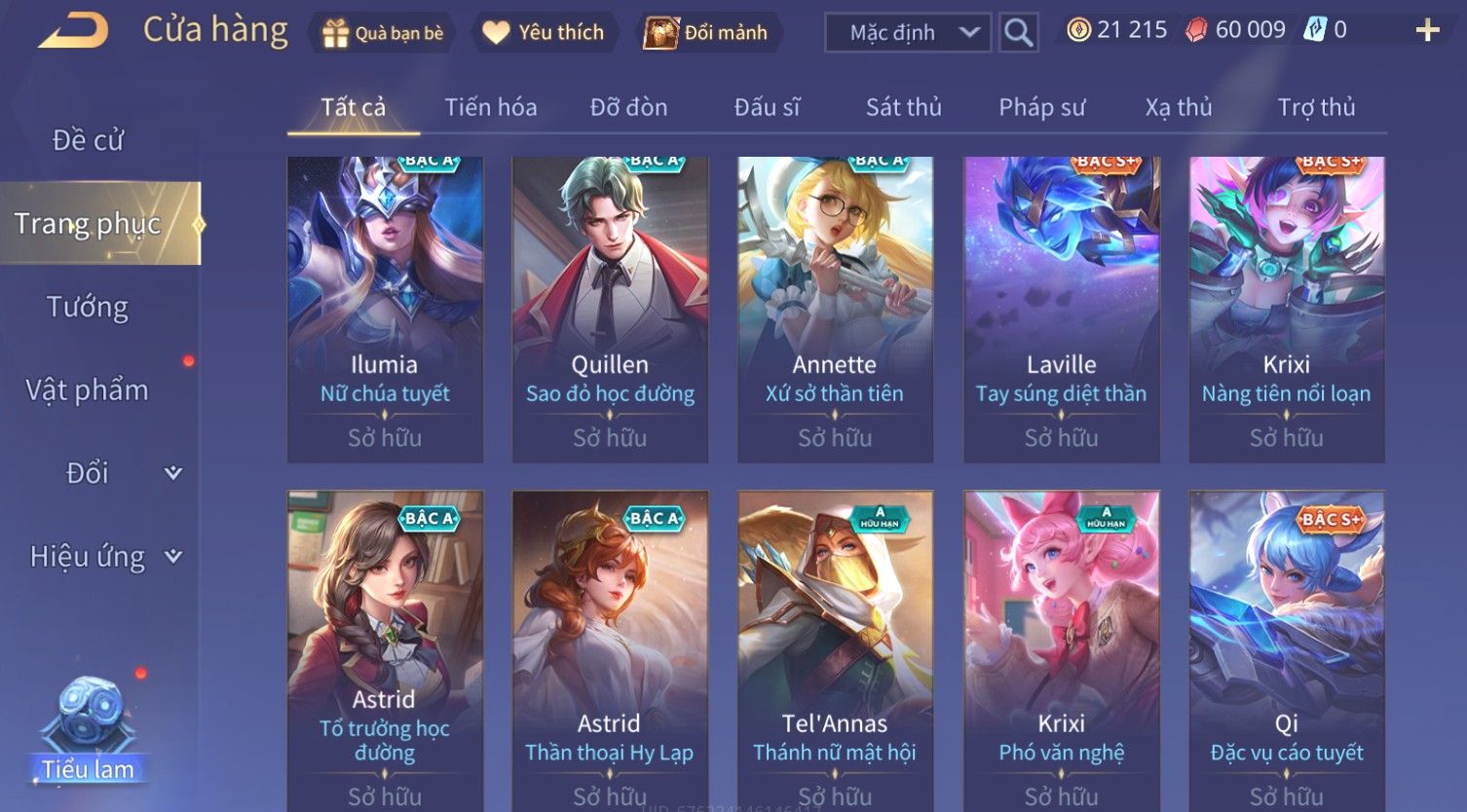Expand the Mặc định sort dropdown
Viewport: 1467px width, 812px height.
tap(908, 33)
